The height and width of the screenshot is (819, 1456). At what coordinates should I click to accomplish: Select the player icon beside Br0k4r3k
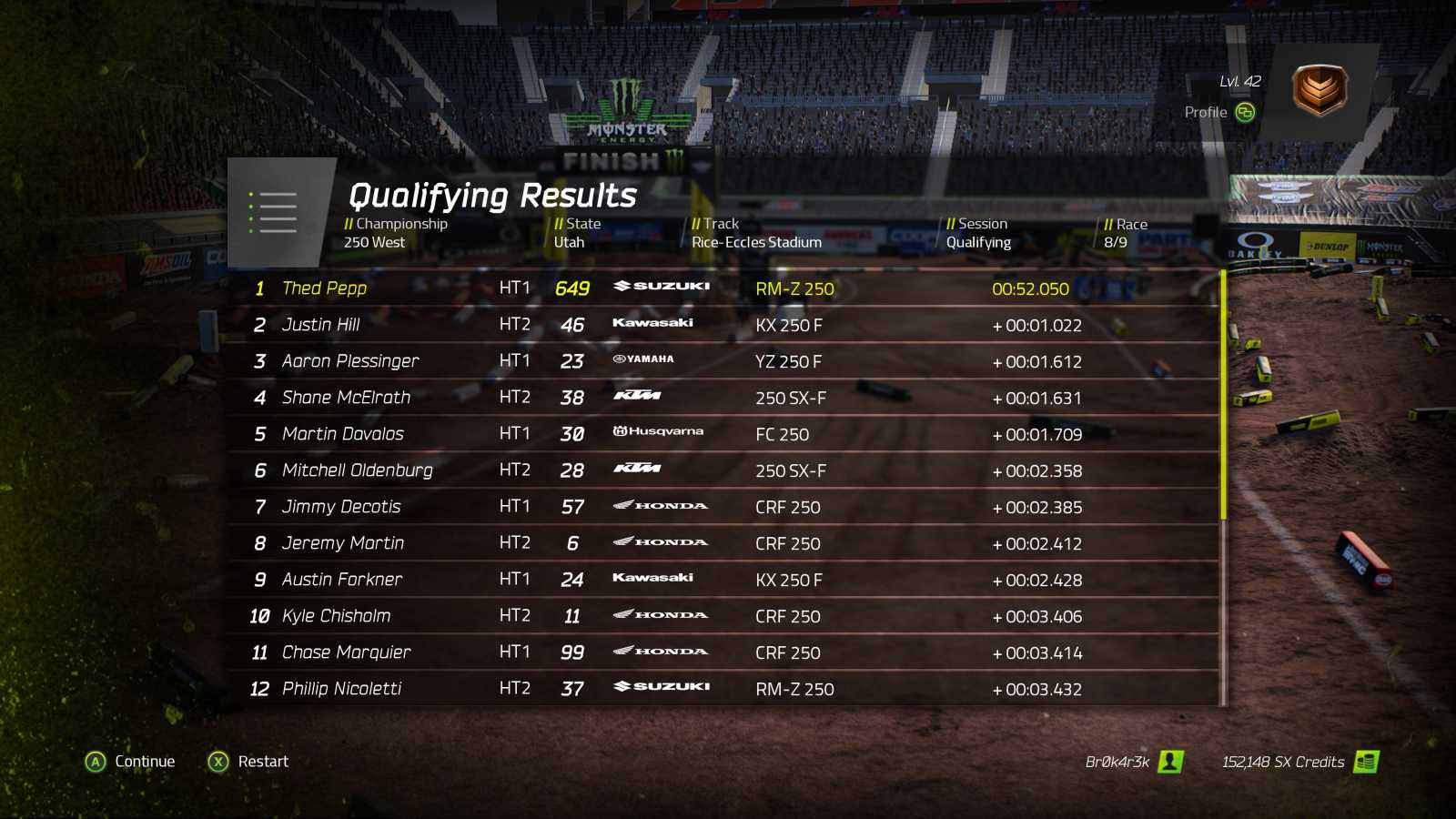pos(1173,762)
